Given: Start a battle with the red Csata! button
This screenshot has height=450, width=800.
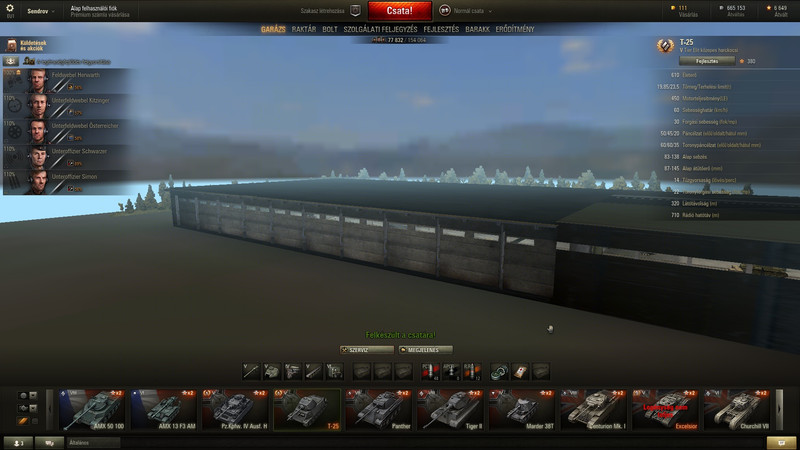Looking at the screenshot, I should (x=400, y=11).
